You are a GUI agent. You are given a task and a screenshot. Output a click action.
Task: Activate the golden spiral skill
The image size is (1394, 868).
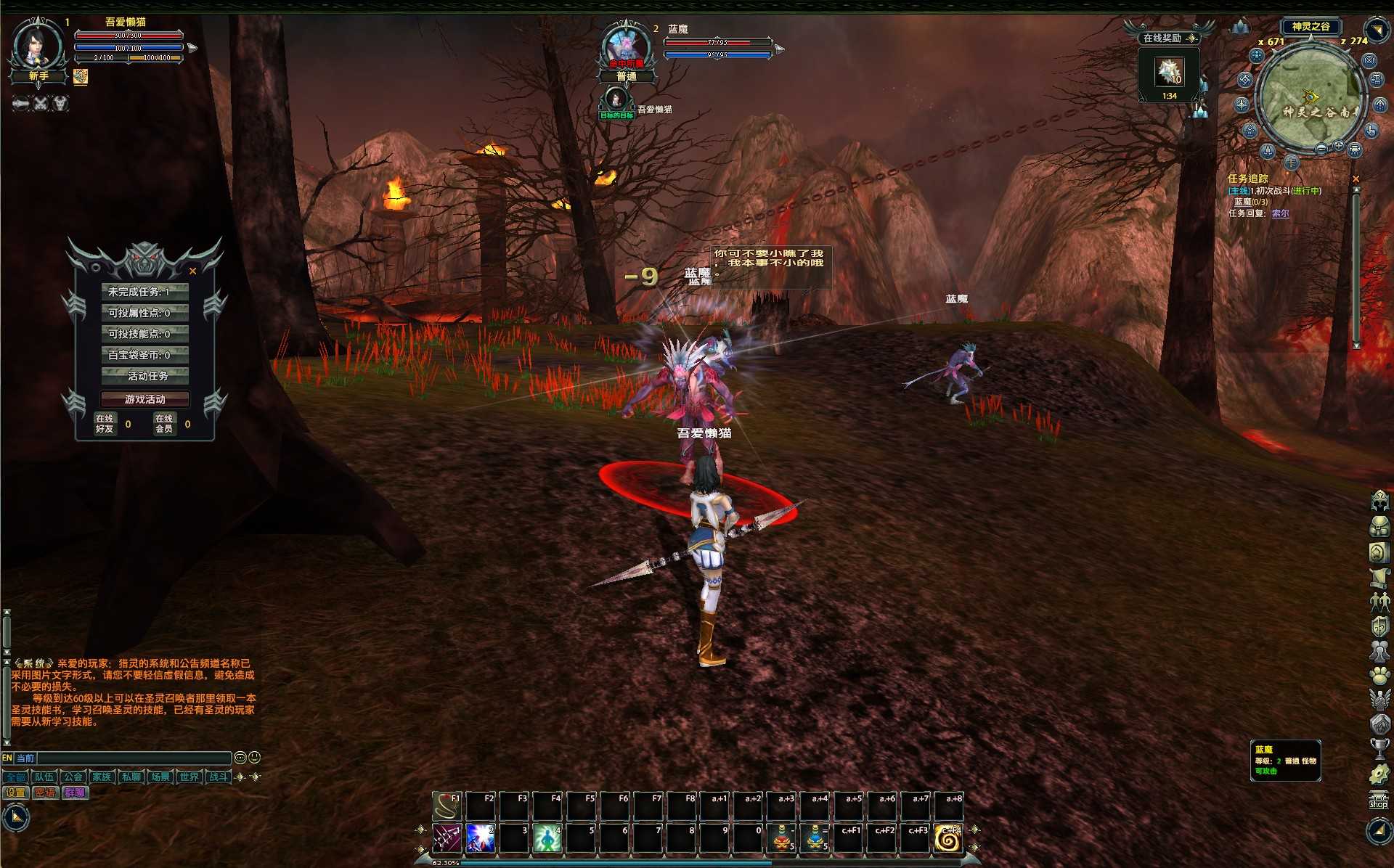948,839
